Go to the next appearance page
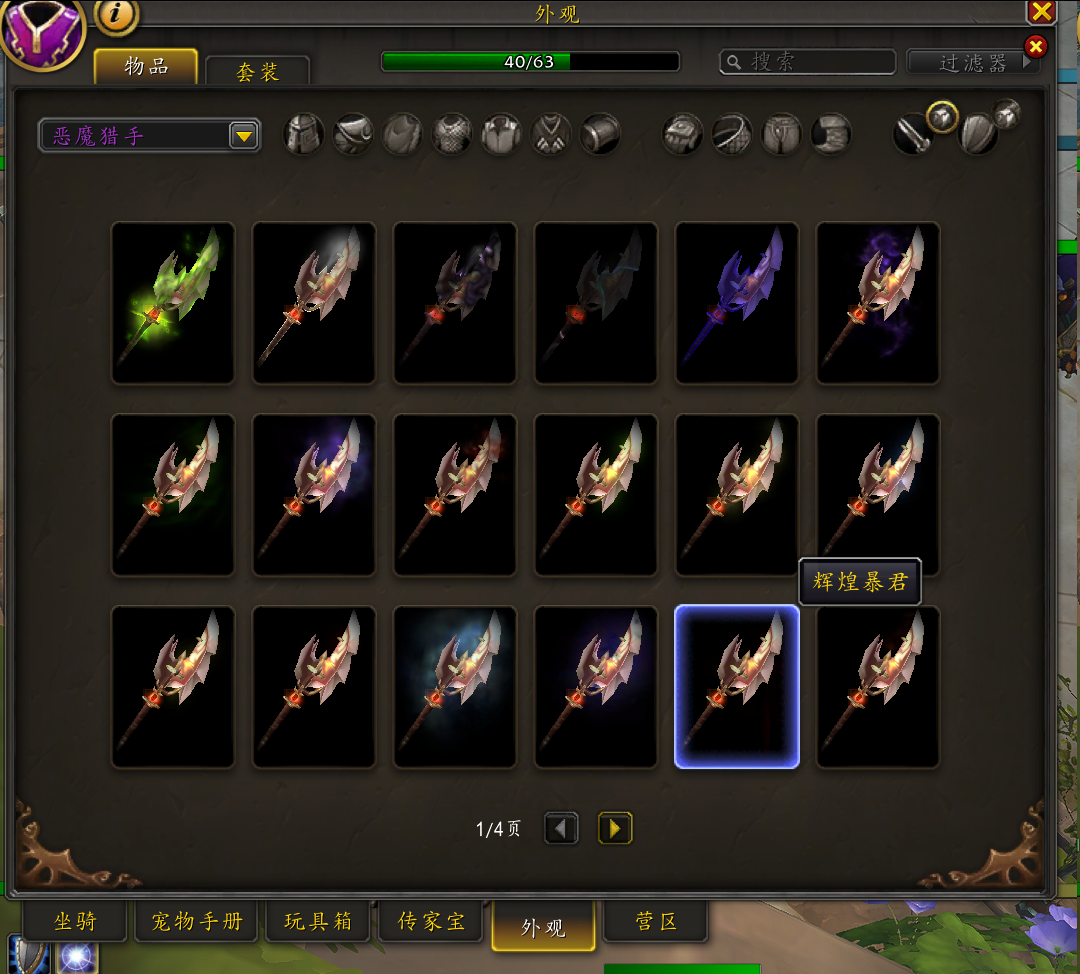 click(x=615, y=828)
